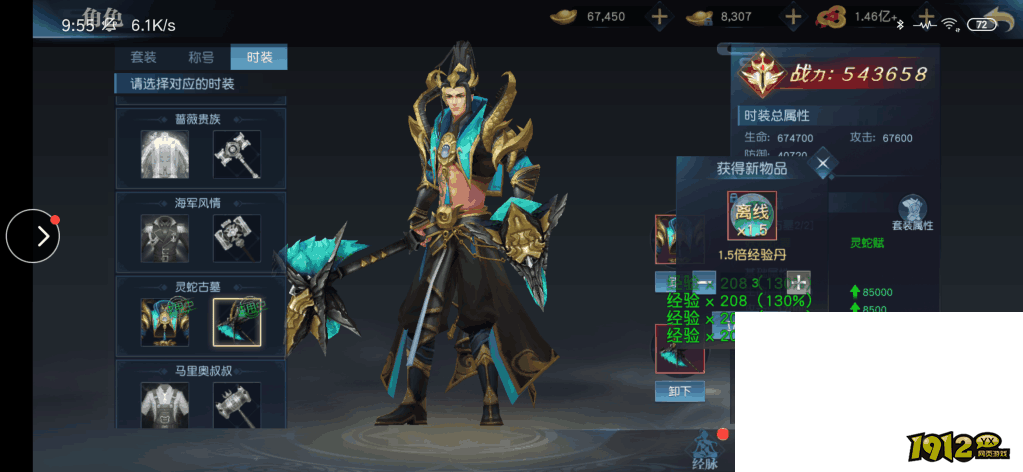Choose the 马里奥叔叔 outfit thumbnail
Screen dimensions: 1023x472
[165, 405]
